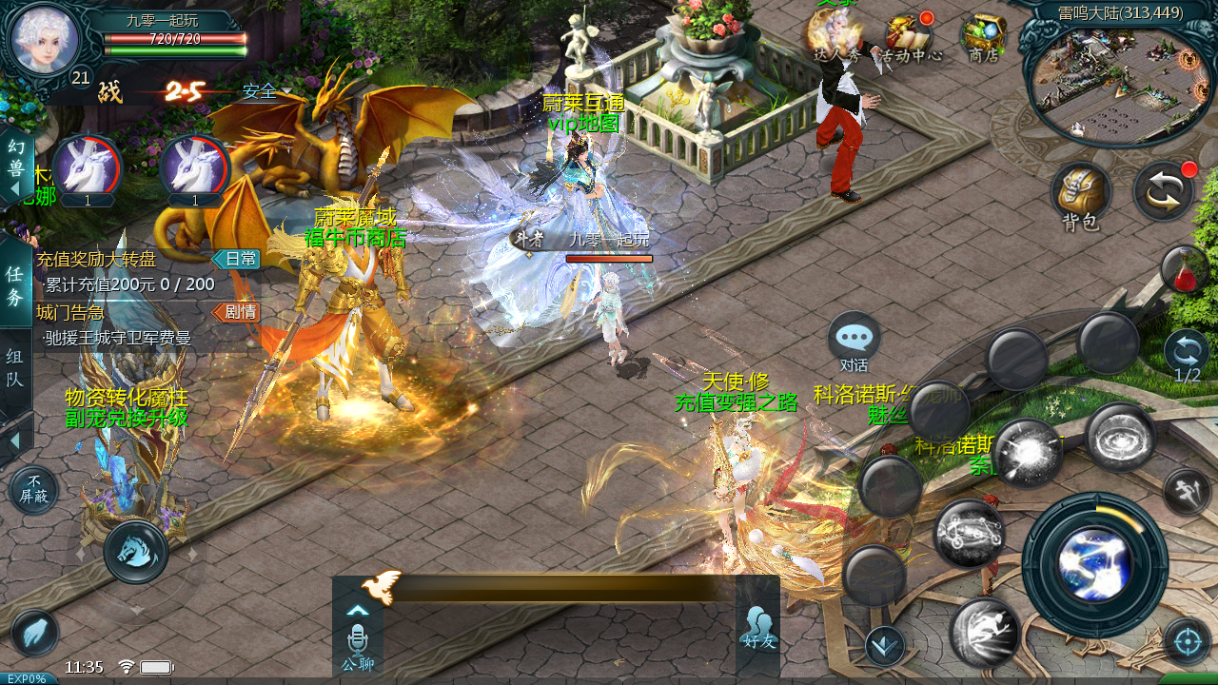Viewport: 1218px width, 685px height.
Task: Open the 商店 shop treasure chest
Action: click(x=984, y=36)
